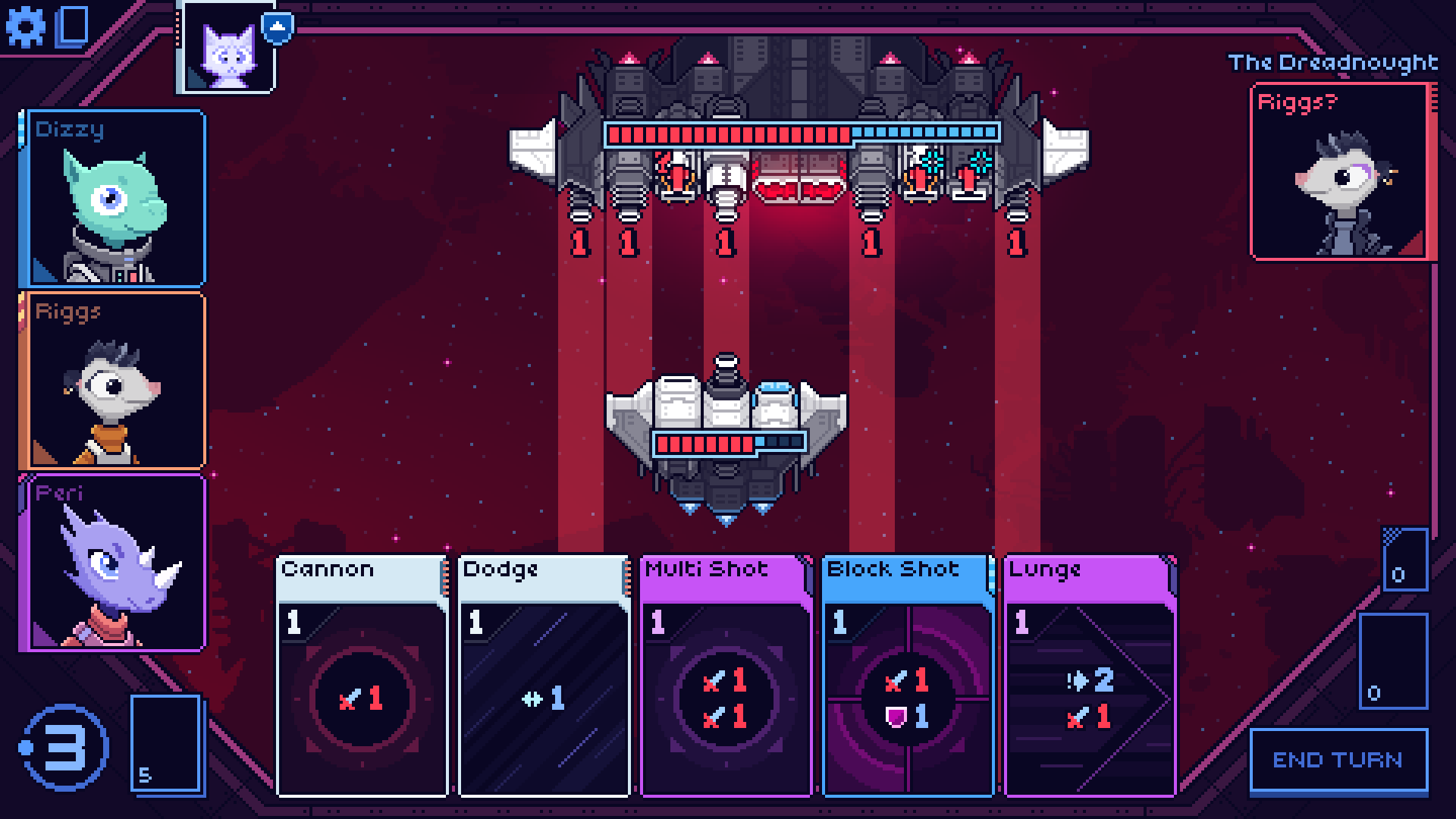Inspect the enemy Riggs? portrait

click(x=1342, y=173)
